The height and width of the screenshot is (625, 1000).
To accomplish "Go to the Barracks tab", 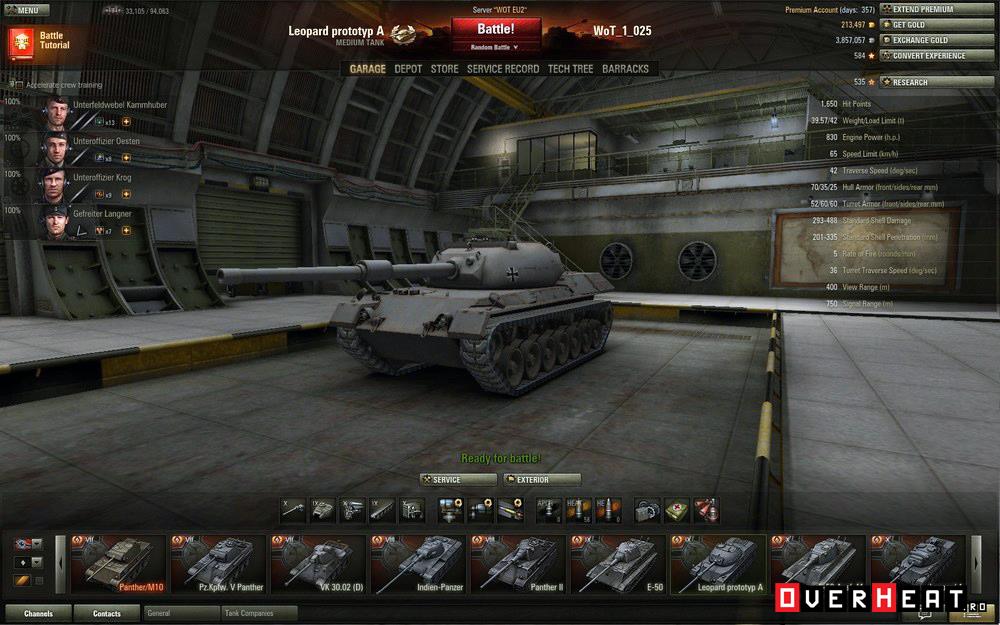I will tap(625, 69).
